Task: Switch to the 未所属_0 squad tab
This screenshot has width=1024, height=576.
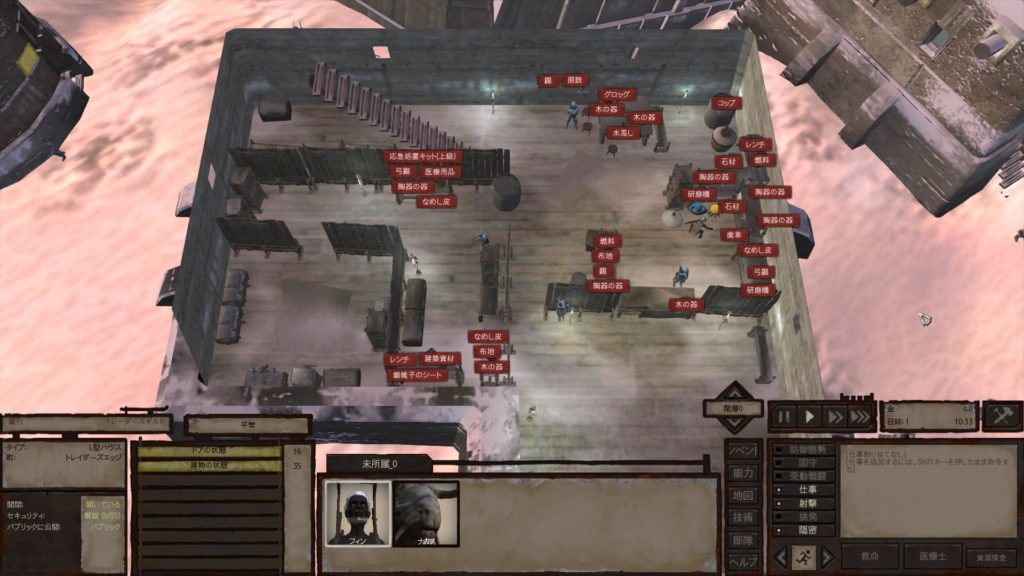Action: pyautogui.click(x=380, y=464)
